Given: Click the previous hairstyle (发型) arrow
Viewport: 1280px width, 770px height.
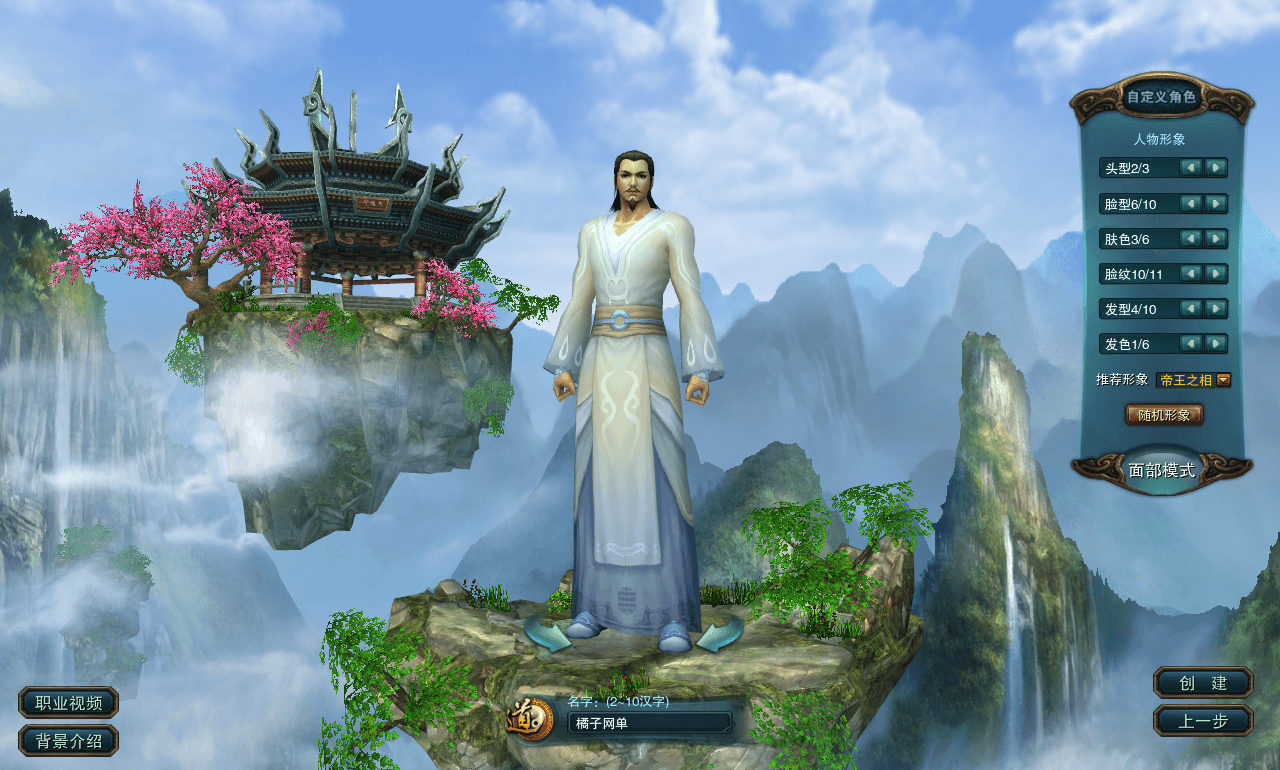Looking at the screenshot, I should click(x=1189, y=309).
